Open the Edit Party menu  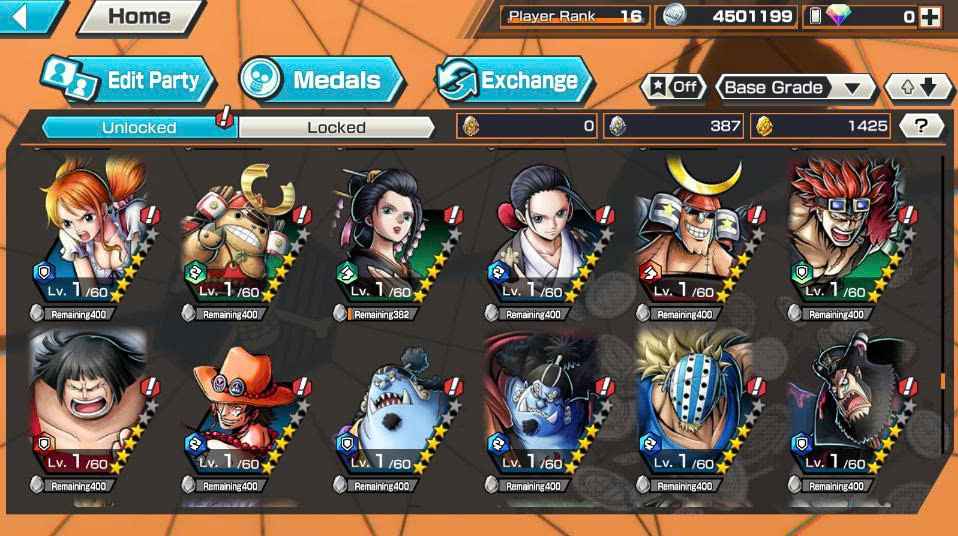coord(127,81)
